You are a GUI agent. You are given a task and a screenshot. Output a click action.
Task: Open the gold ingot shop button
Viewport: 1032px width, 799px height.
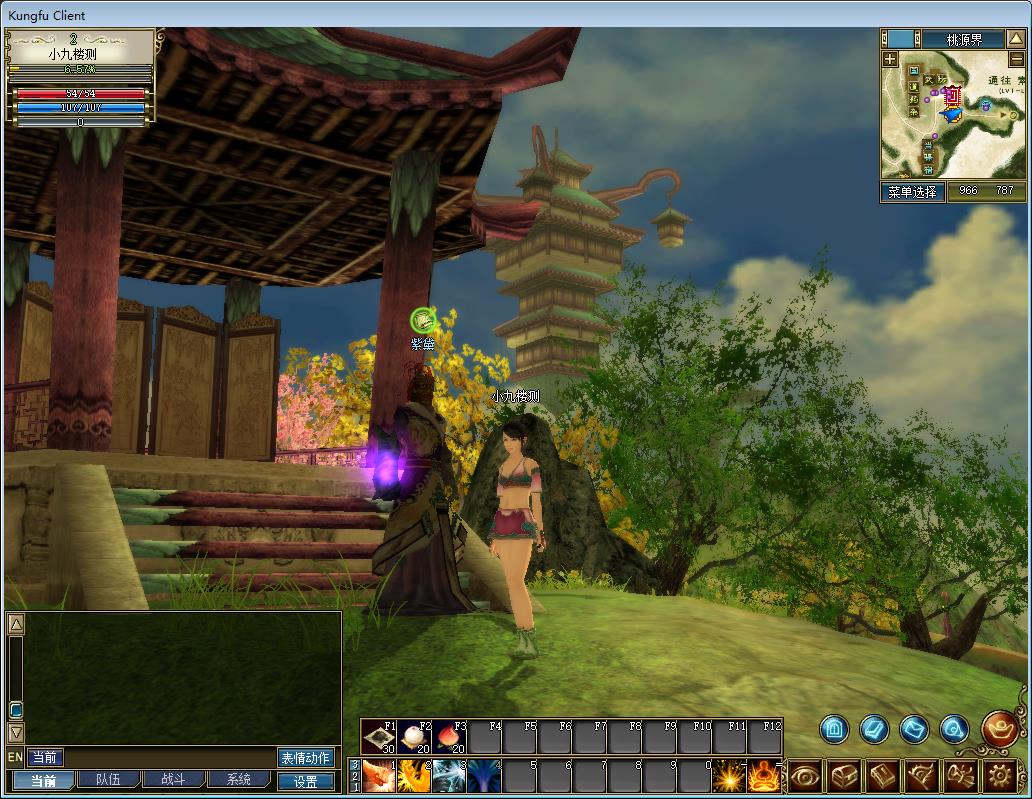tap(1000, 729)
